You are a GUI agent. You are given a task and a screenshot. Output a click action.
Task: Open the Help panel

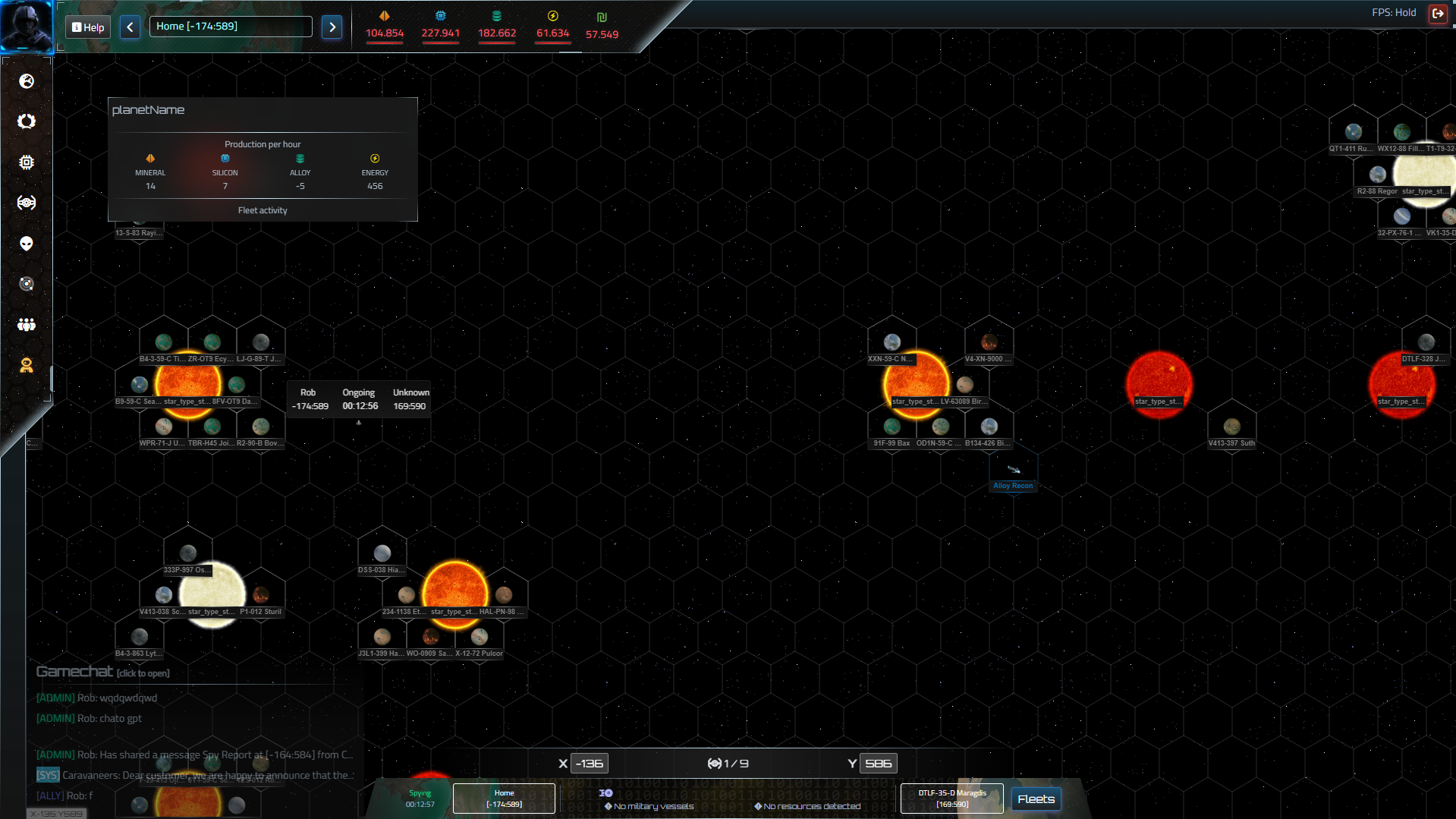(x=88, y=27)
